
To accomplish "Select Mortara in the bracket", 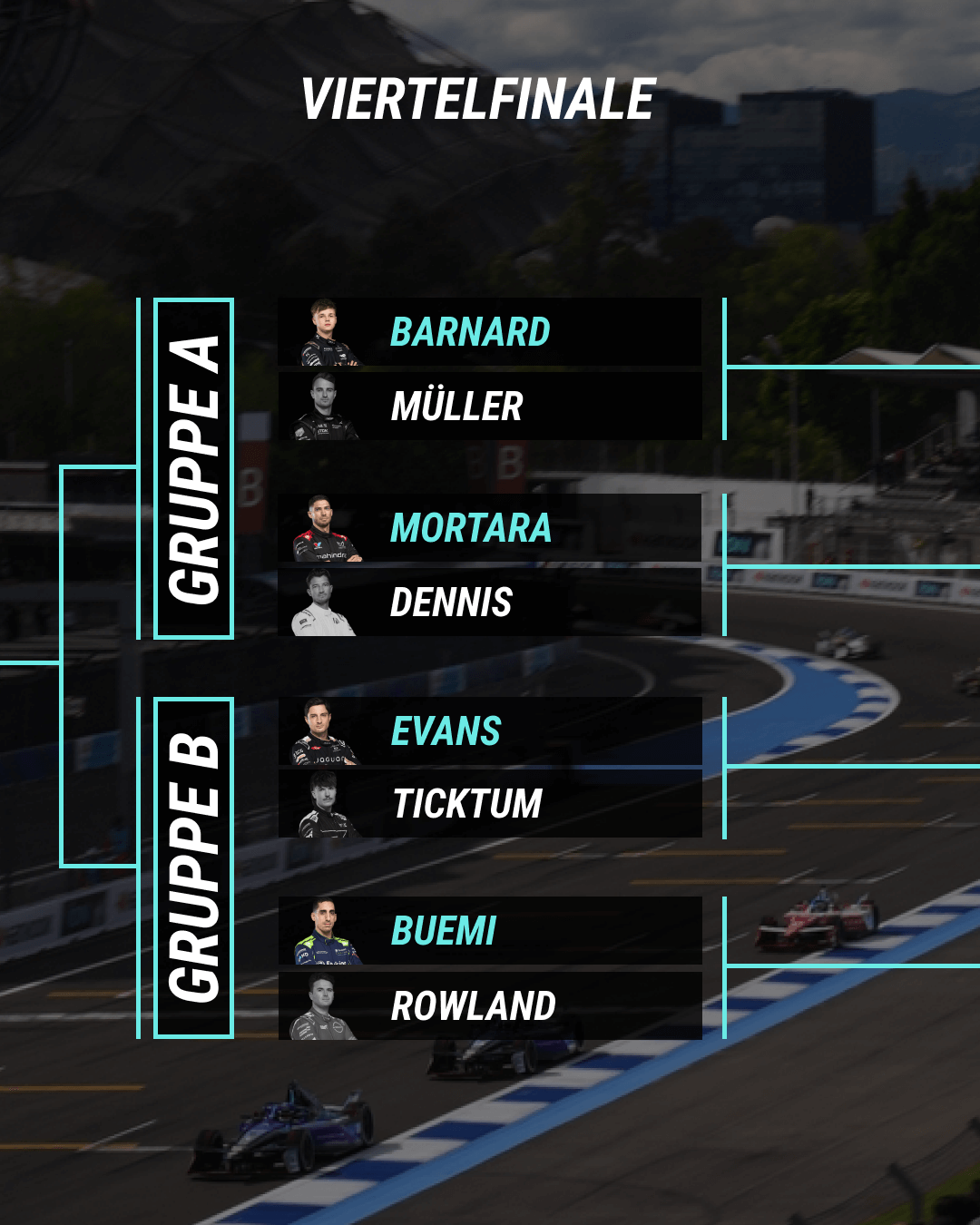I will (490, 528).
